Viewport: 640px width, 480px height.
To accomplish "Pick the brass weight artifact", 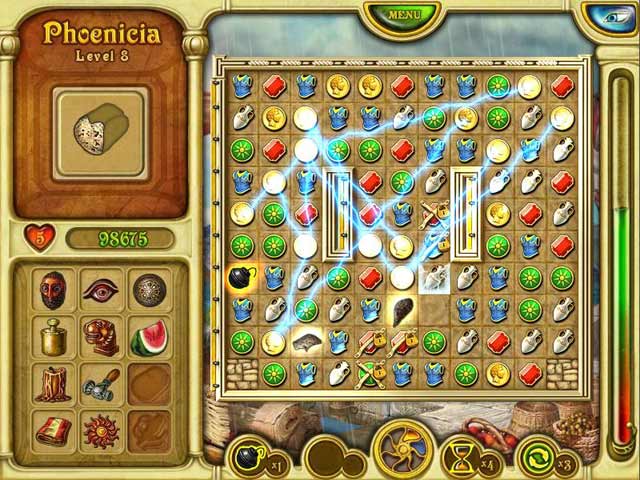I will (54, 337).
